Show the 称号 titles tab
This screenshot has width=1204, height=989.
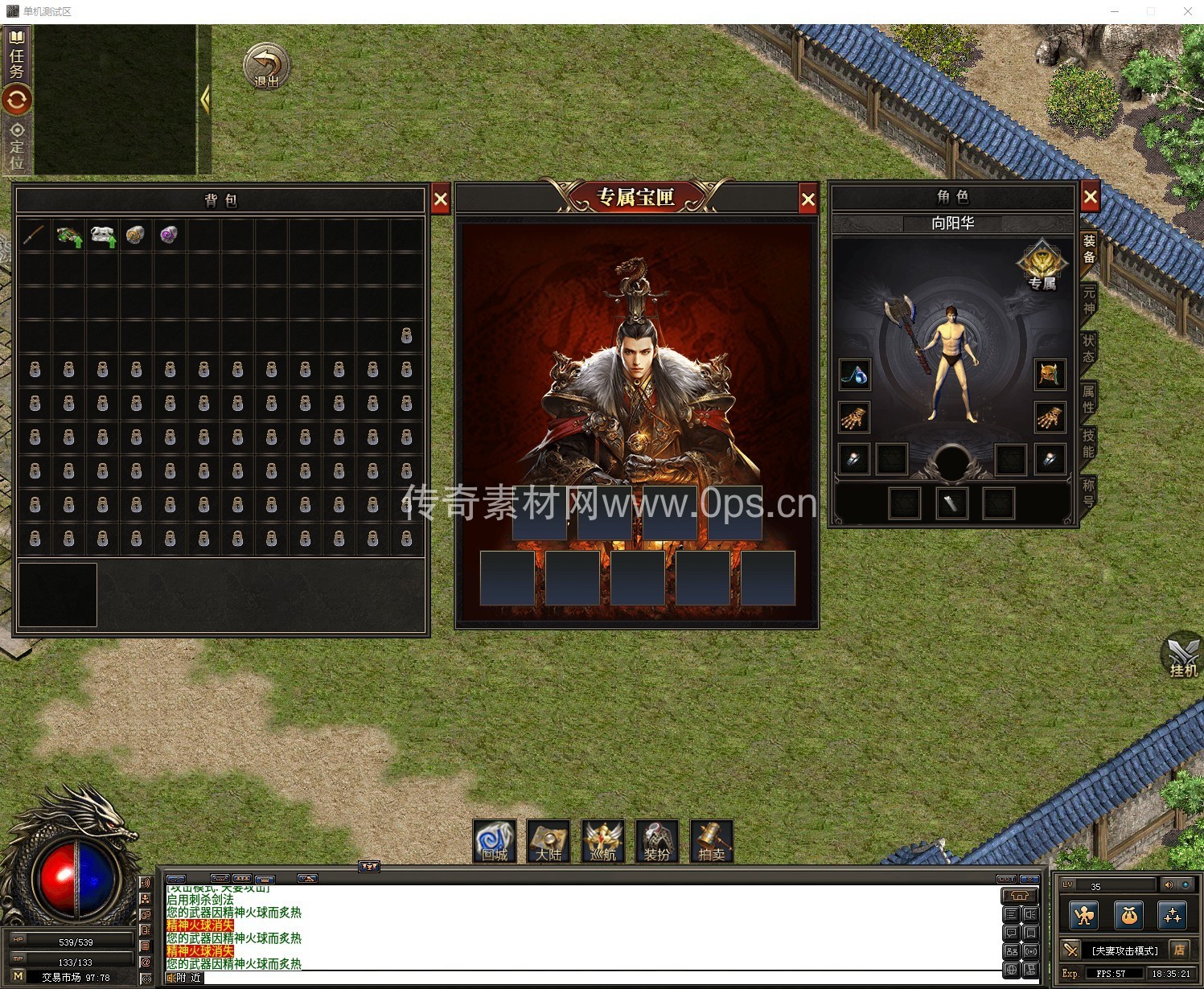[x=1088, y=492]
